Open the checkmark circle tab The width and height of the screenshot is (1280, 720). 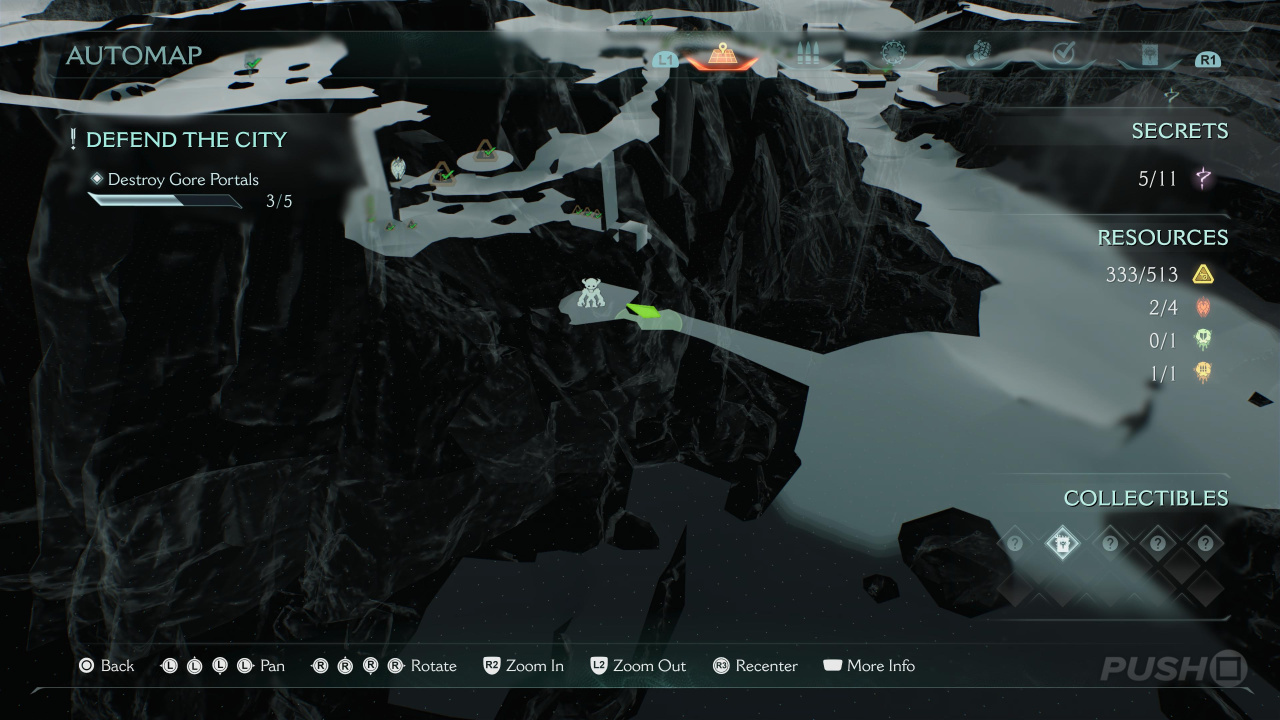[x=1063, y=54]
